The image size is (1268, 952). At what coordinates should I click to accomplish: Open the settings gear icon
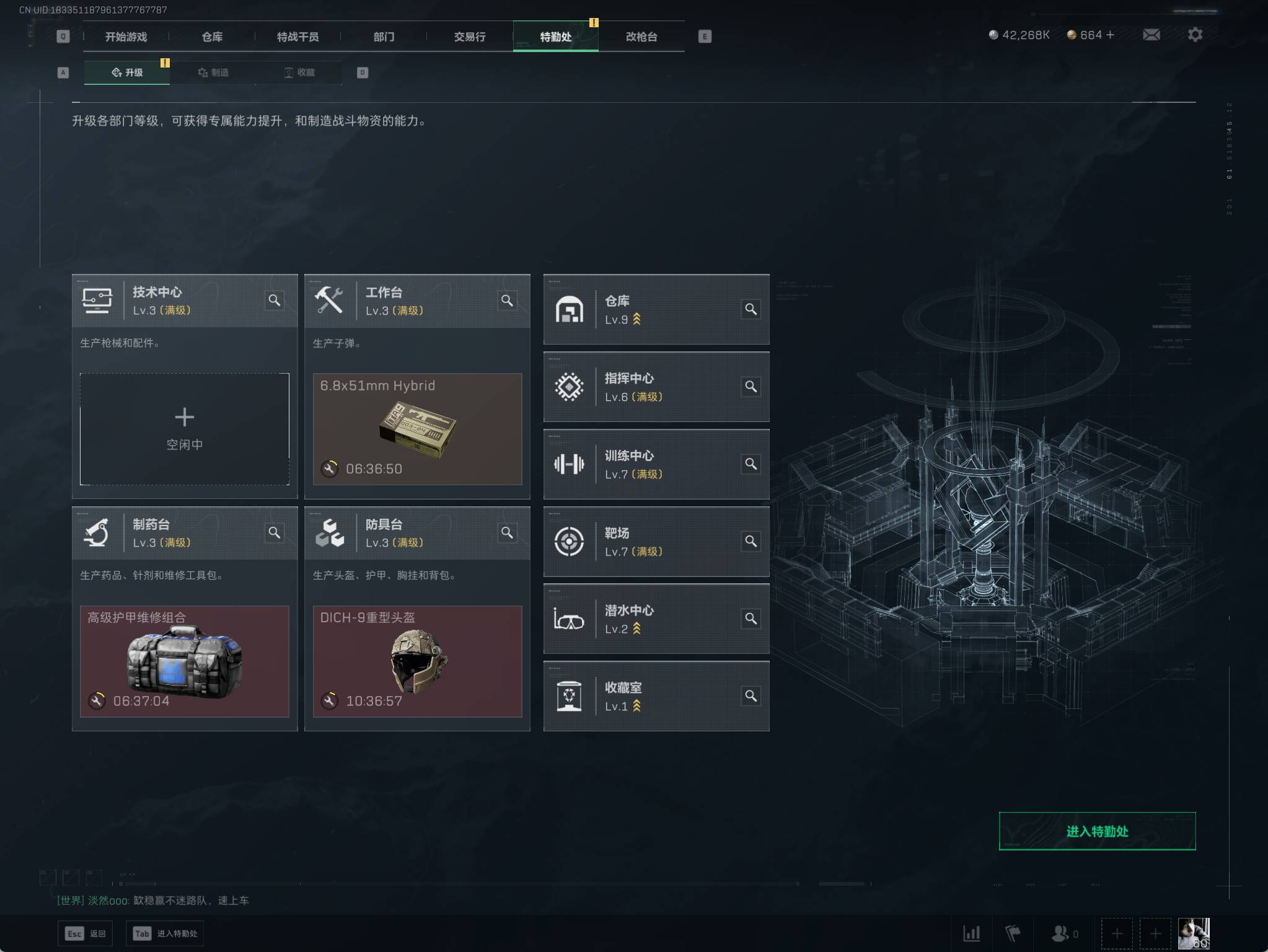(x=1195, y=35)
